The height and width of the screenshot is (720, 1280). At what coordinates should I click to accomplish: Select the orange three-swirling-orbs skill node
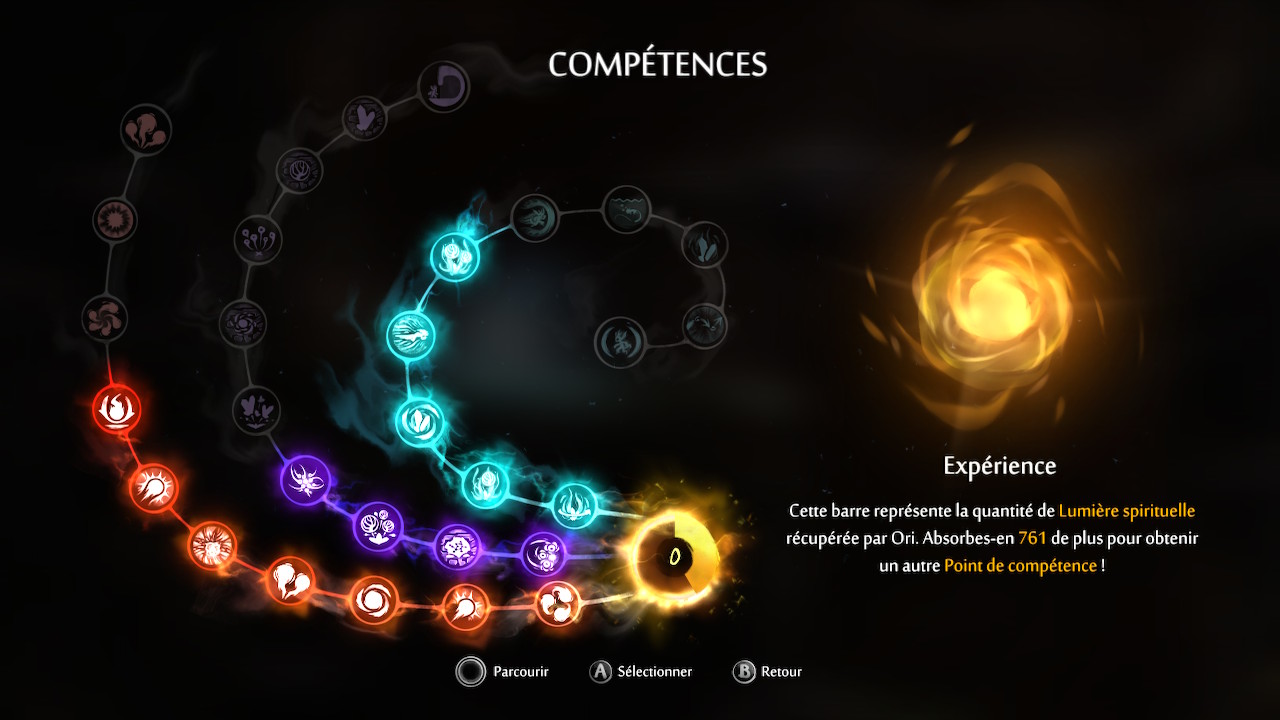558,603
